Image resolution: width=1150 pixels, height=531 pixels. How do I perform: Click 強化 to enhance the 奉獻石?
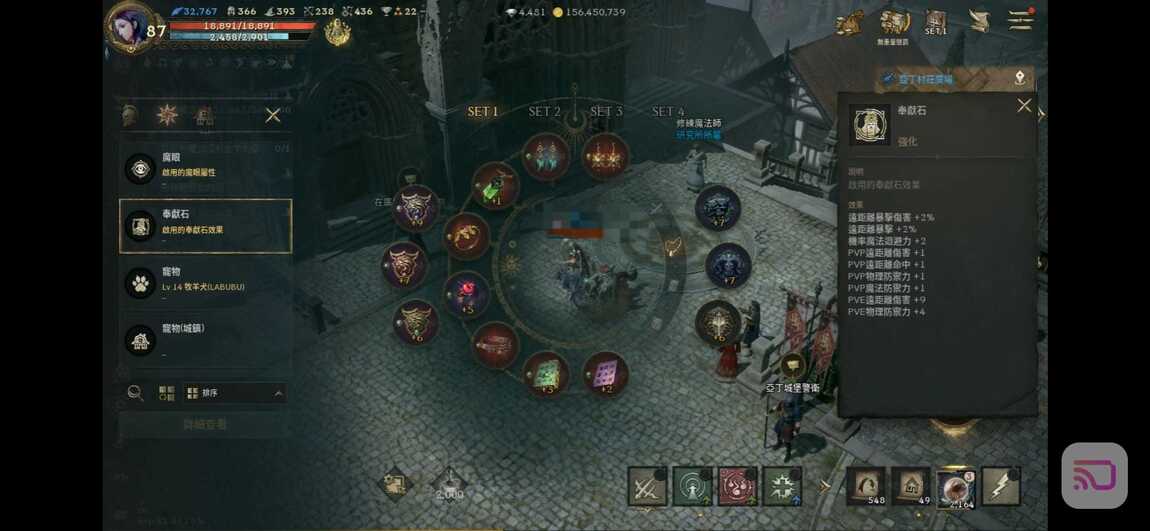point(907,142)
